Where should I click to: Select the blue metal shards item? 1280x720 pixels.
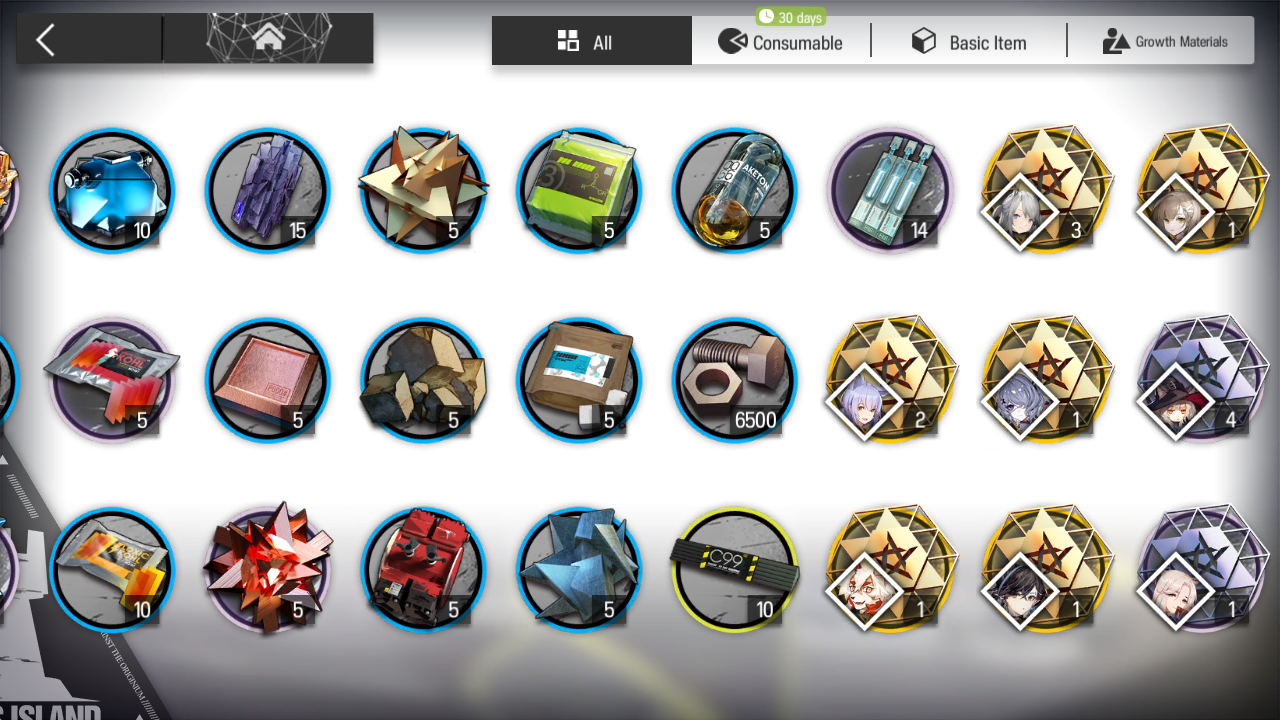coord(579,570)
